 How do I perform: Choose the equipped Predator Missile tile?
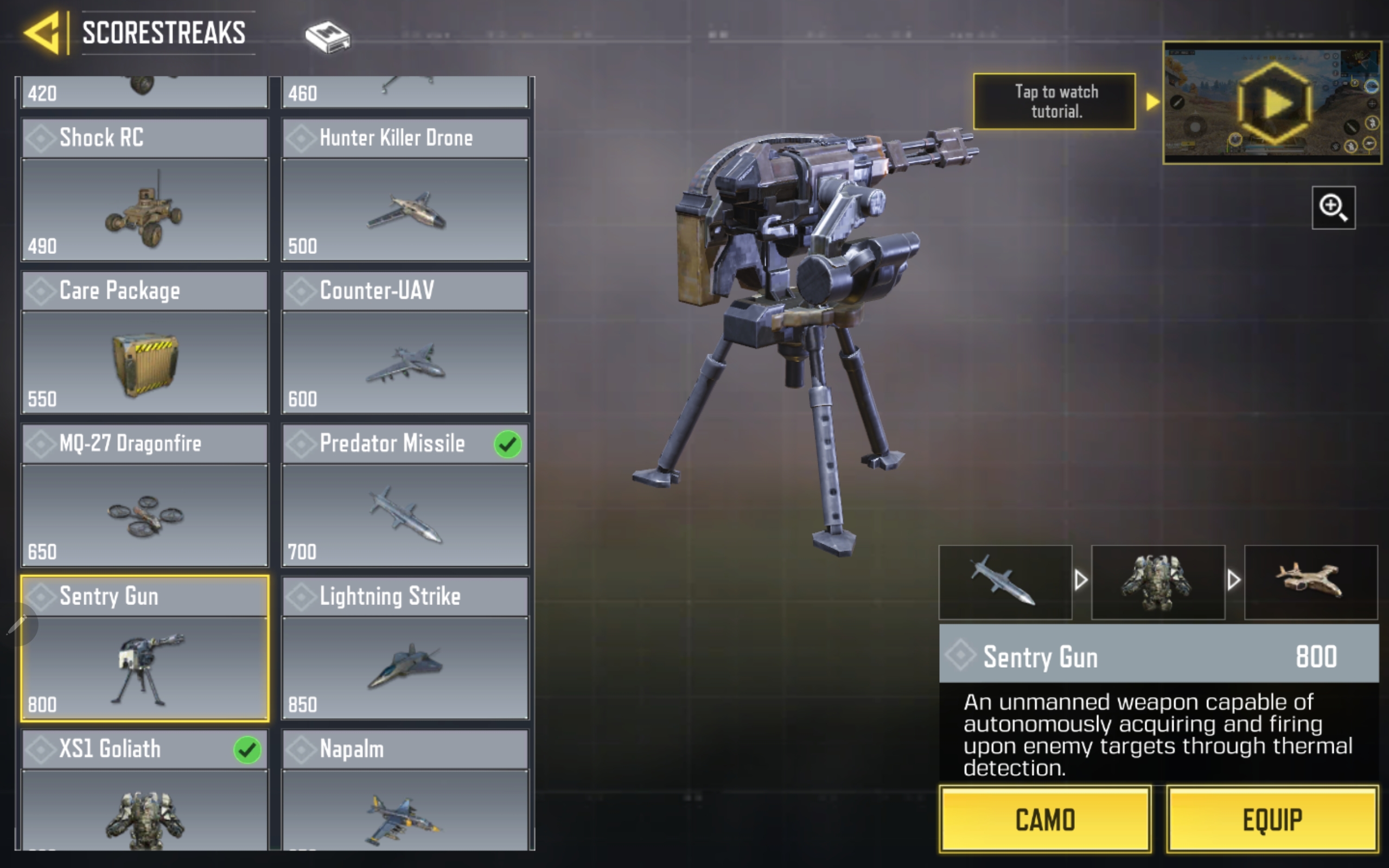click(405, 495)
